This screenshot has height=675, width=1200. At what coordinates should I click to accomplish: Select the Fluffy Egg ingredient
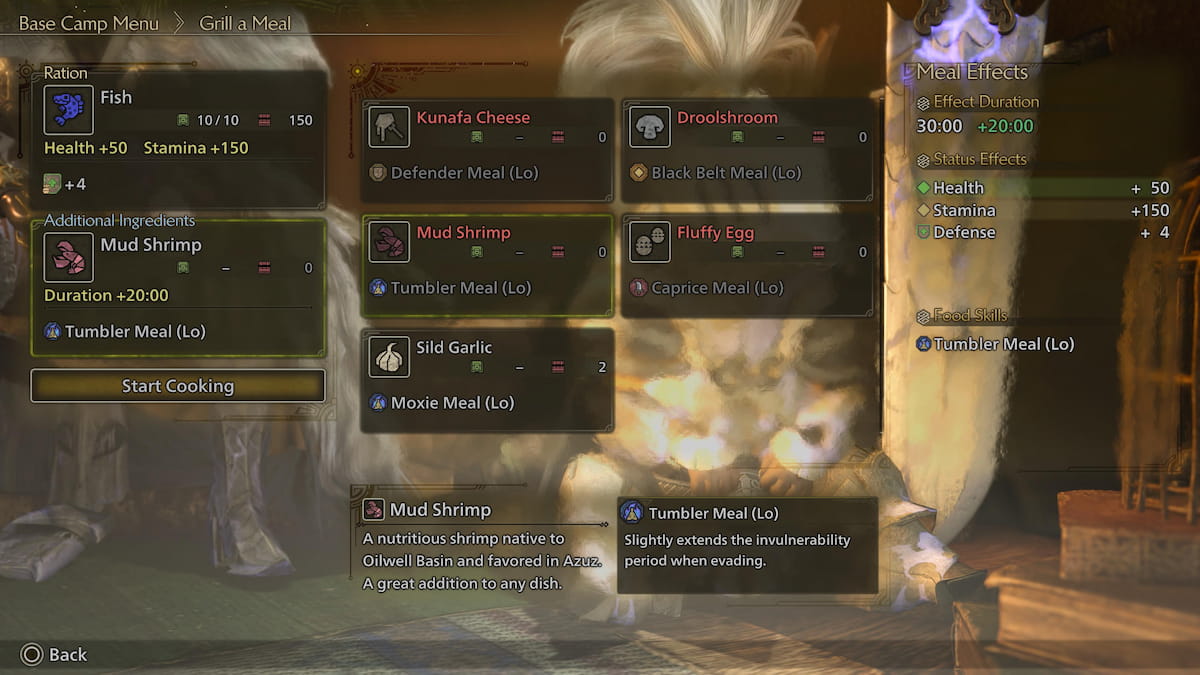pyautogui.click(x=748, y=265)
